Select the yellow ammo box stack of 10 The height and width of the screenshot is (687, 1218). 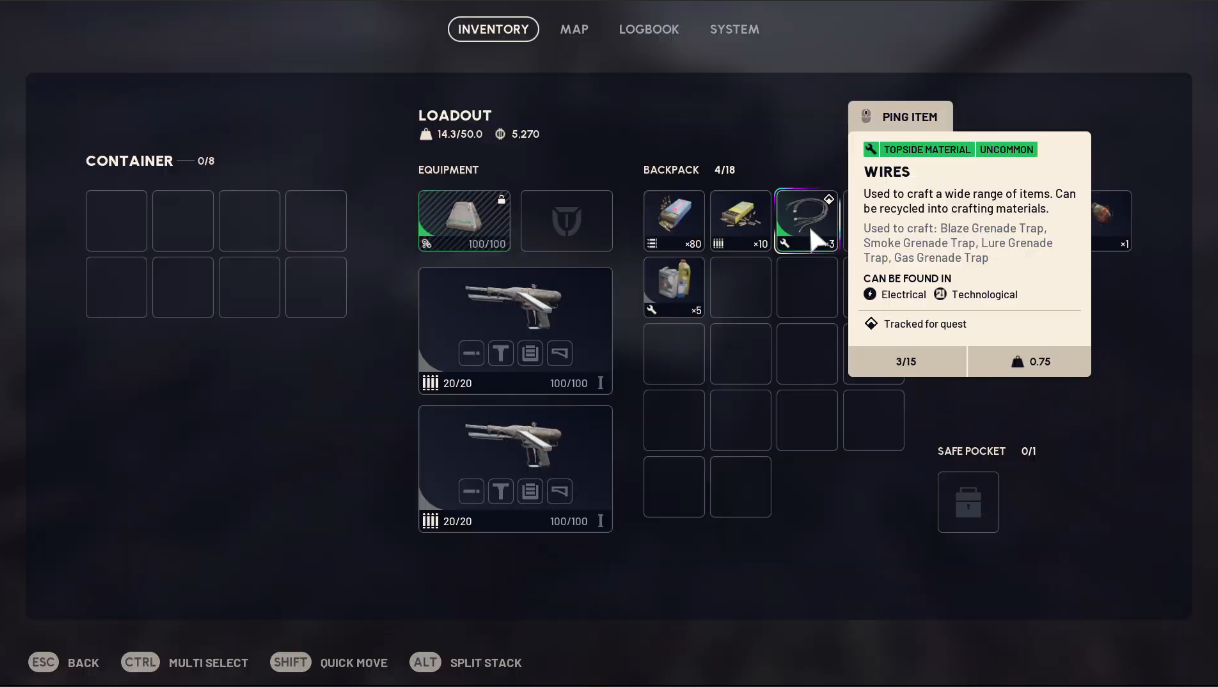[x=740, y=221]
